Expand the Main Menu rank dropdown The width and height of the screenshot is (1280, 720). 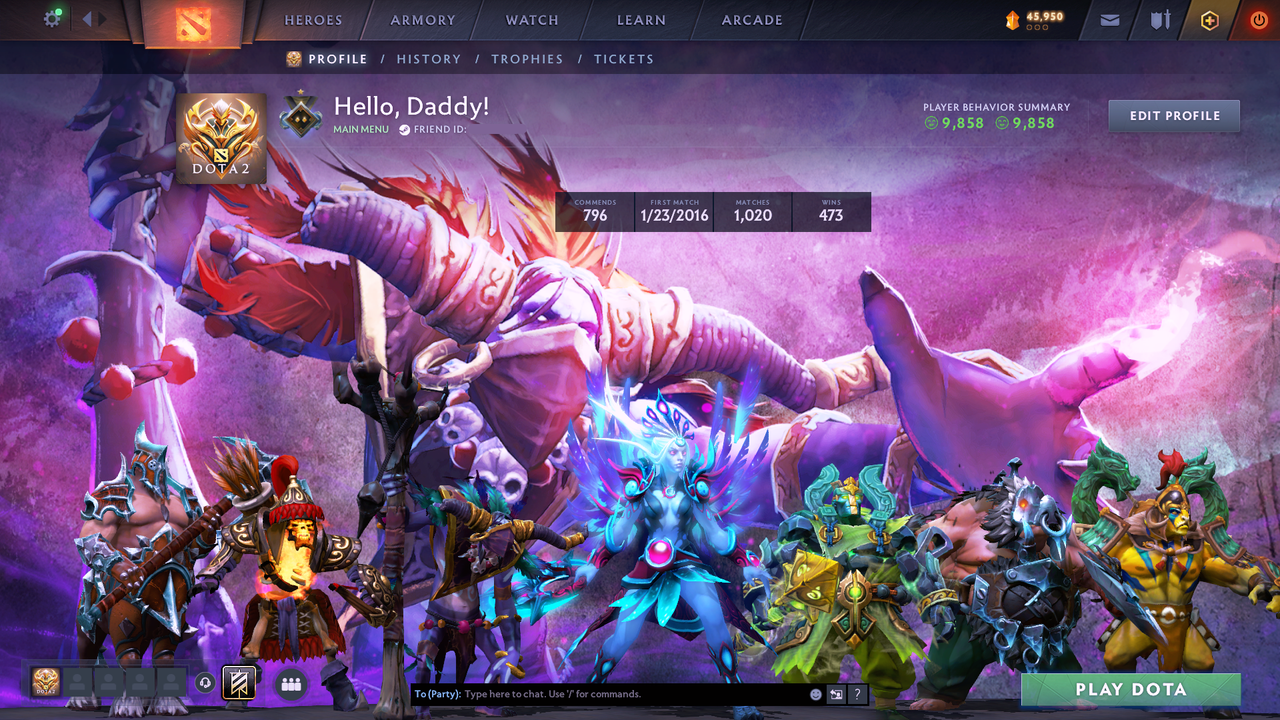pos(360,129)
